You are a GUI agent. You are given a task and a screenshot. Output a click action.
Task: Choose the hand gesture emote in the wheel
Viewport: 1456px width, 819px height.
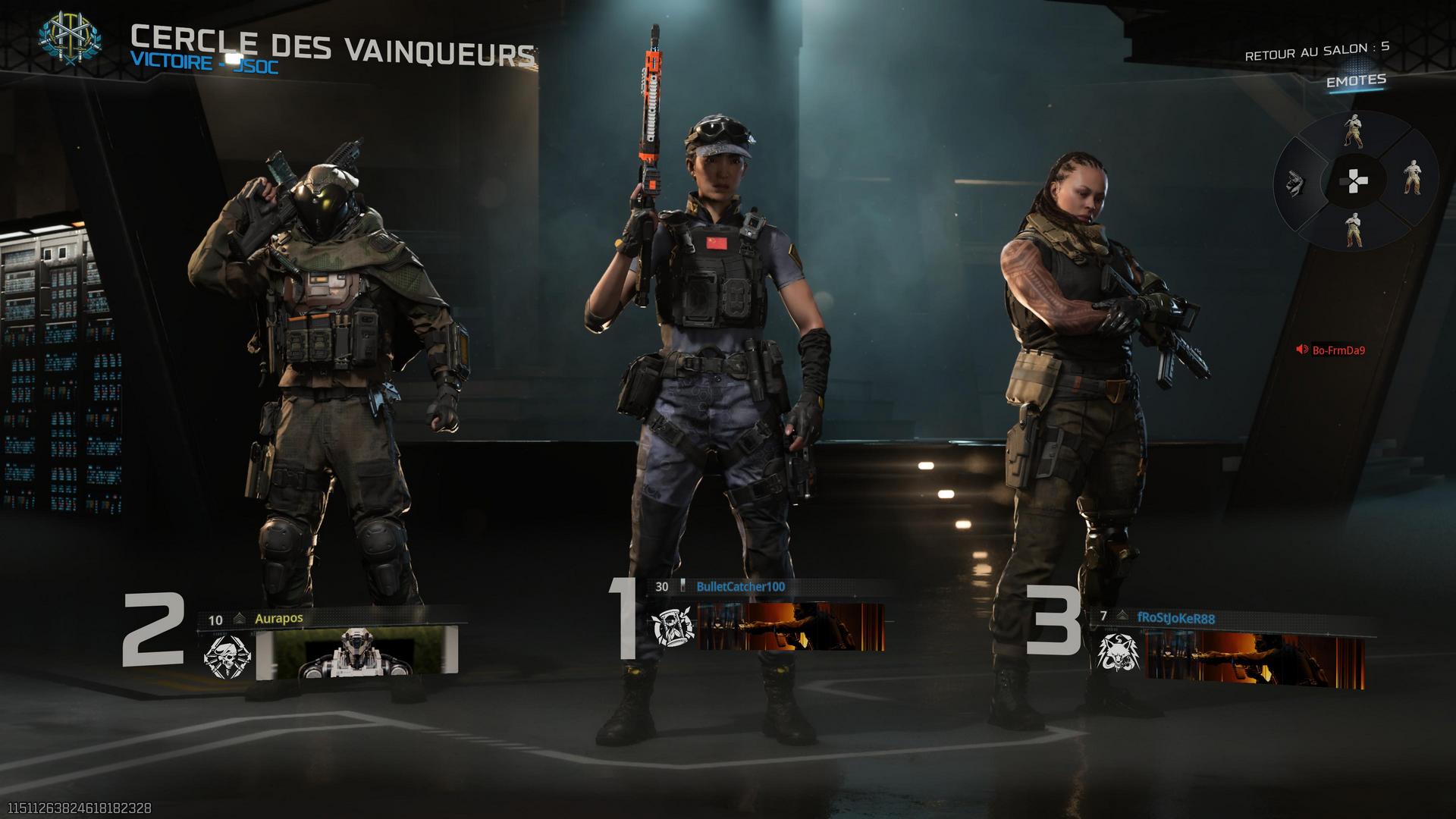(x=1297, y=184)
